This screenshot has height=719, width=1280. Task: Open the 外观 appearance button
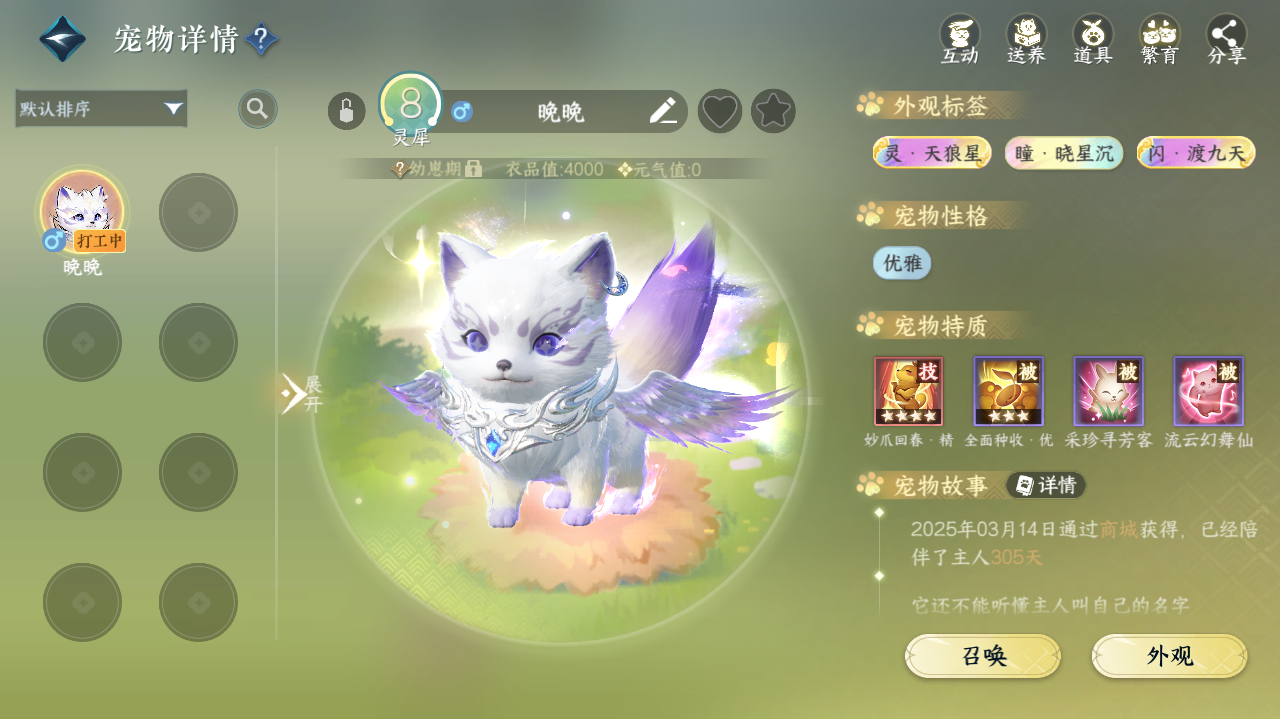(1169, 656)
